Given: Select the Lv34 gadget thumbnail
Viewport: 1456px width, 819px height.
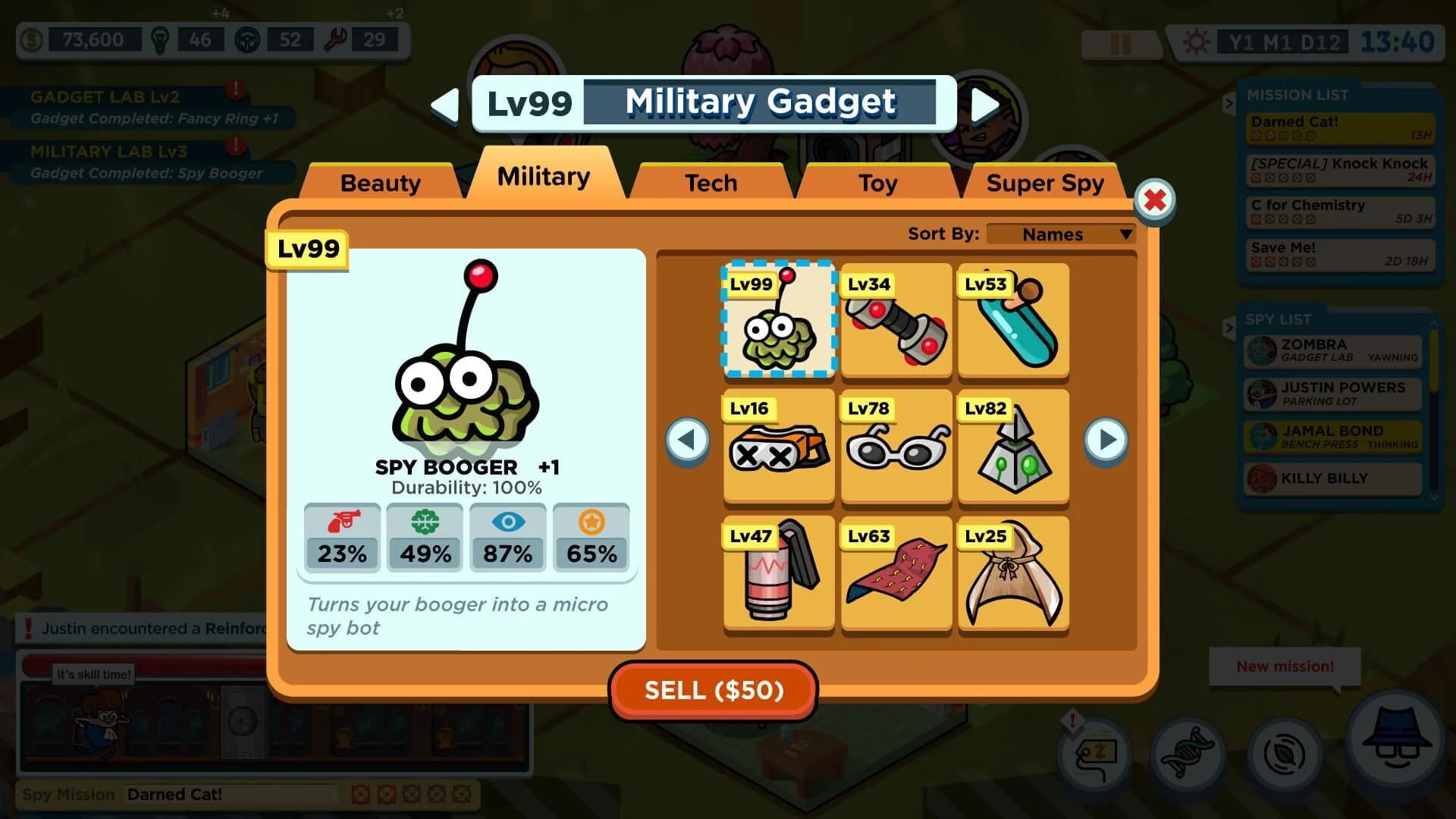Looking at the screenshot, I should 896,322.
